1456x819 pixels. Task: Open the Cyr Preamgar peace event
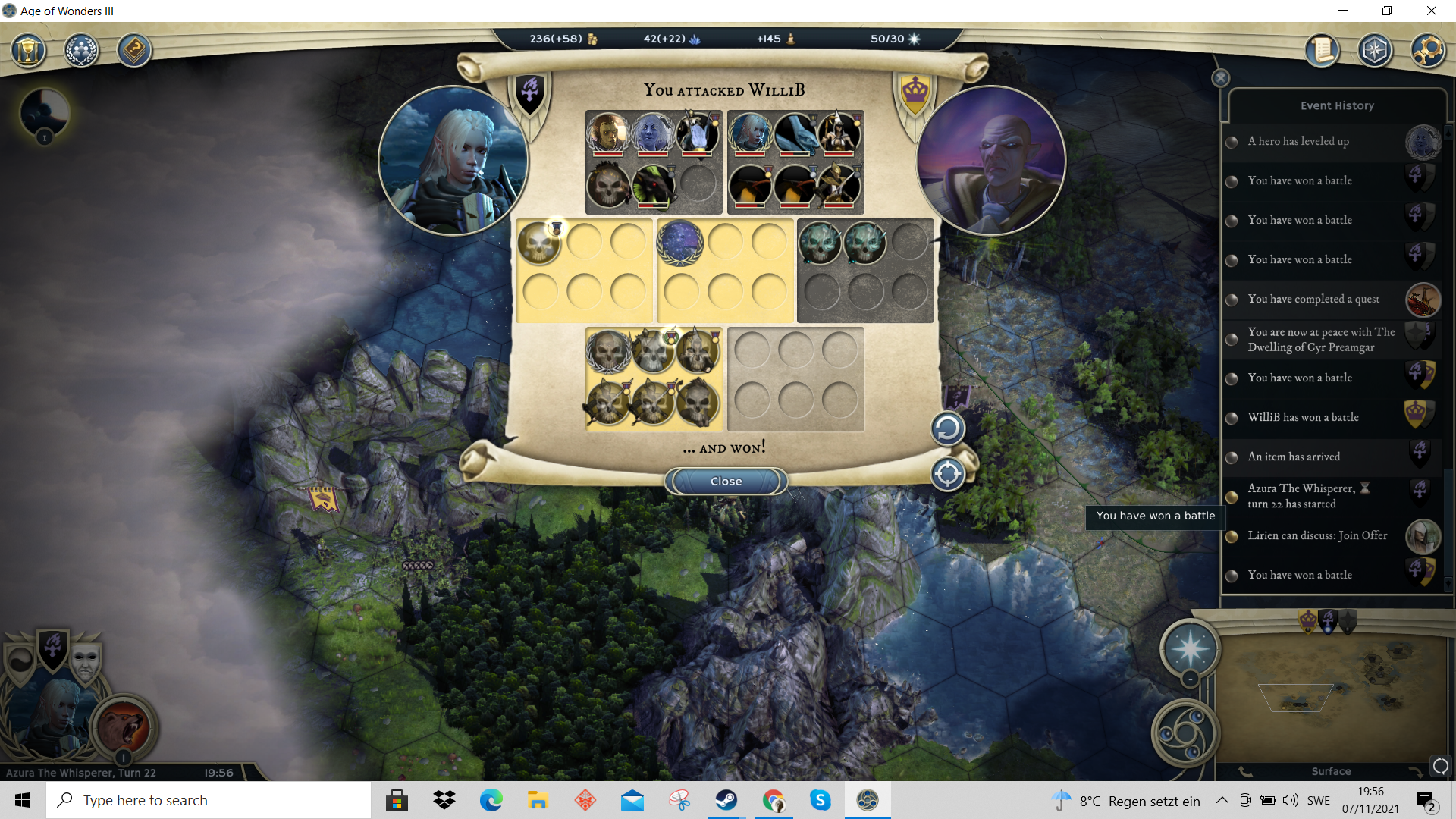1321,339
